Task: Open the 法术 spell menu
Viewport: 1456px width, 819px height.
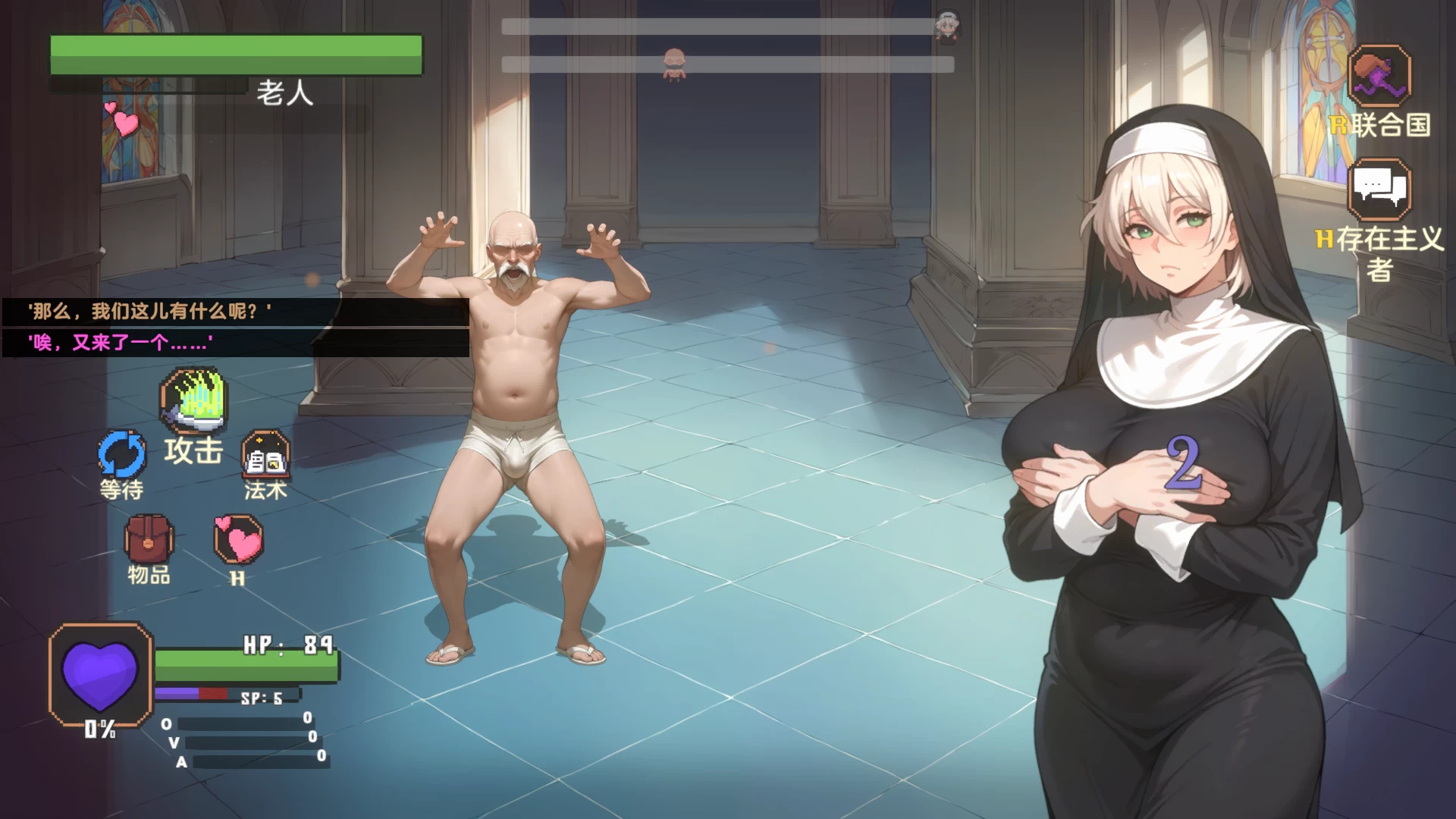Action: coord(265,455)
